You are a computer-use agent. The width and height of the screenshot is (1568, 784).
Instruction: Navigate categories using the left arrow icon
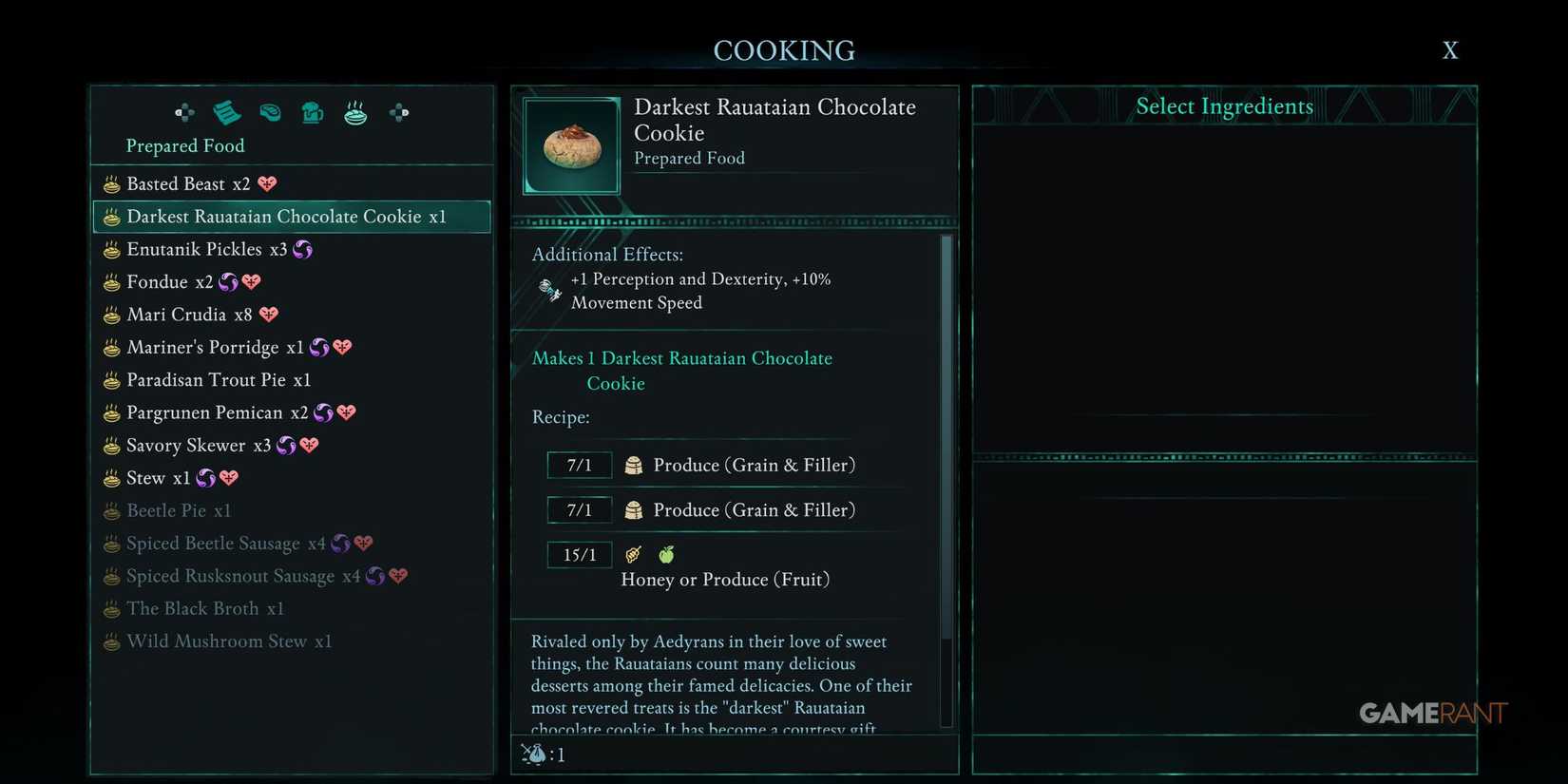pyautogui.click(x=184, y=112)
